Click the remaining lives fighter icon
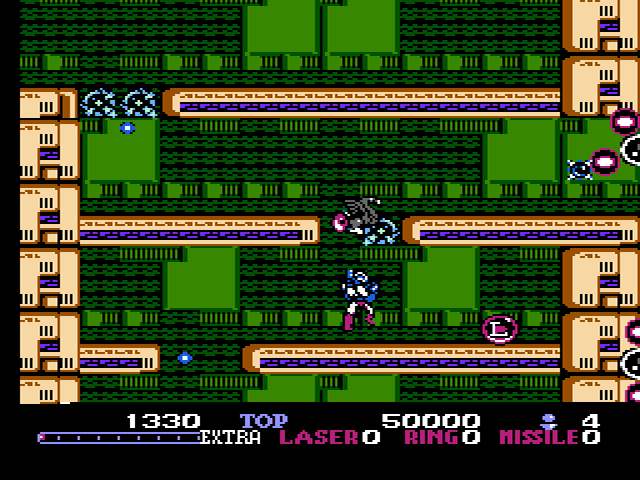The width and height of the screenshot is (640, 480). [x=548, y=420]
